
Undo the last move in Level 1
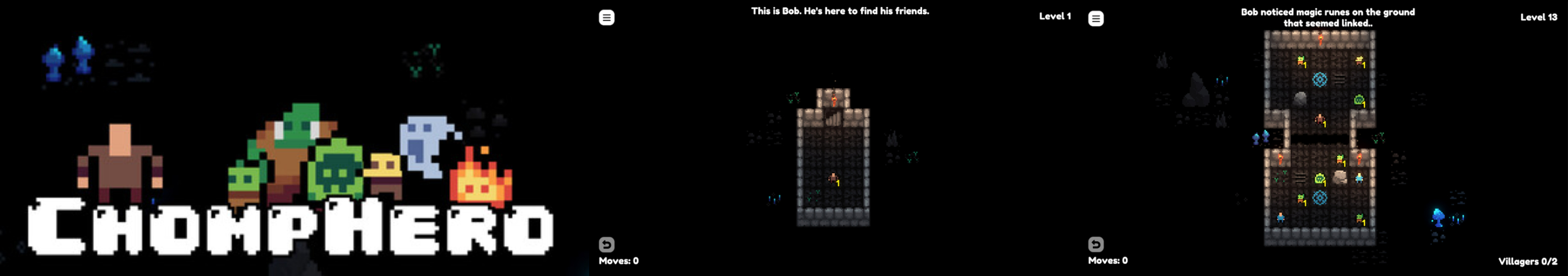tap(606, 245)
